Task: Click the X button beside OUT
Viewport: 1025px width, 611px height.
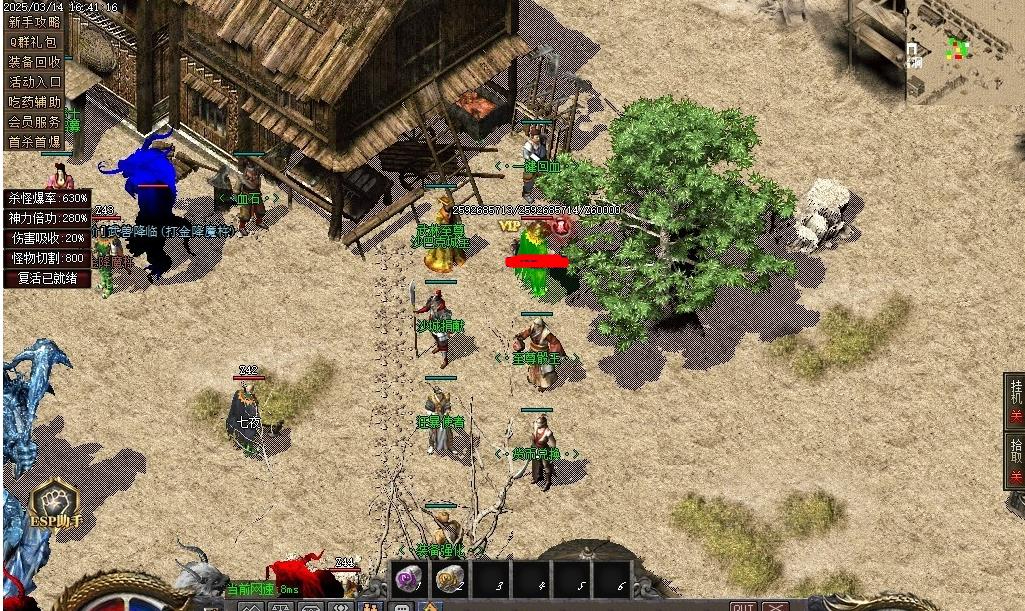Action: [775, 606]
